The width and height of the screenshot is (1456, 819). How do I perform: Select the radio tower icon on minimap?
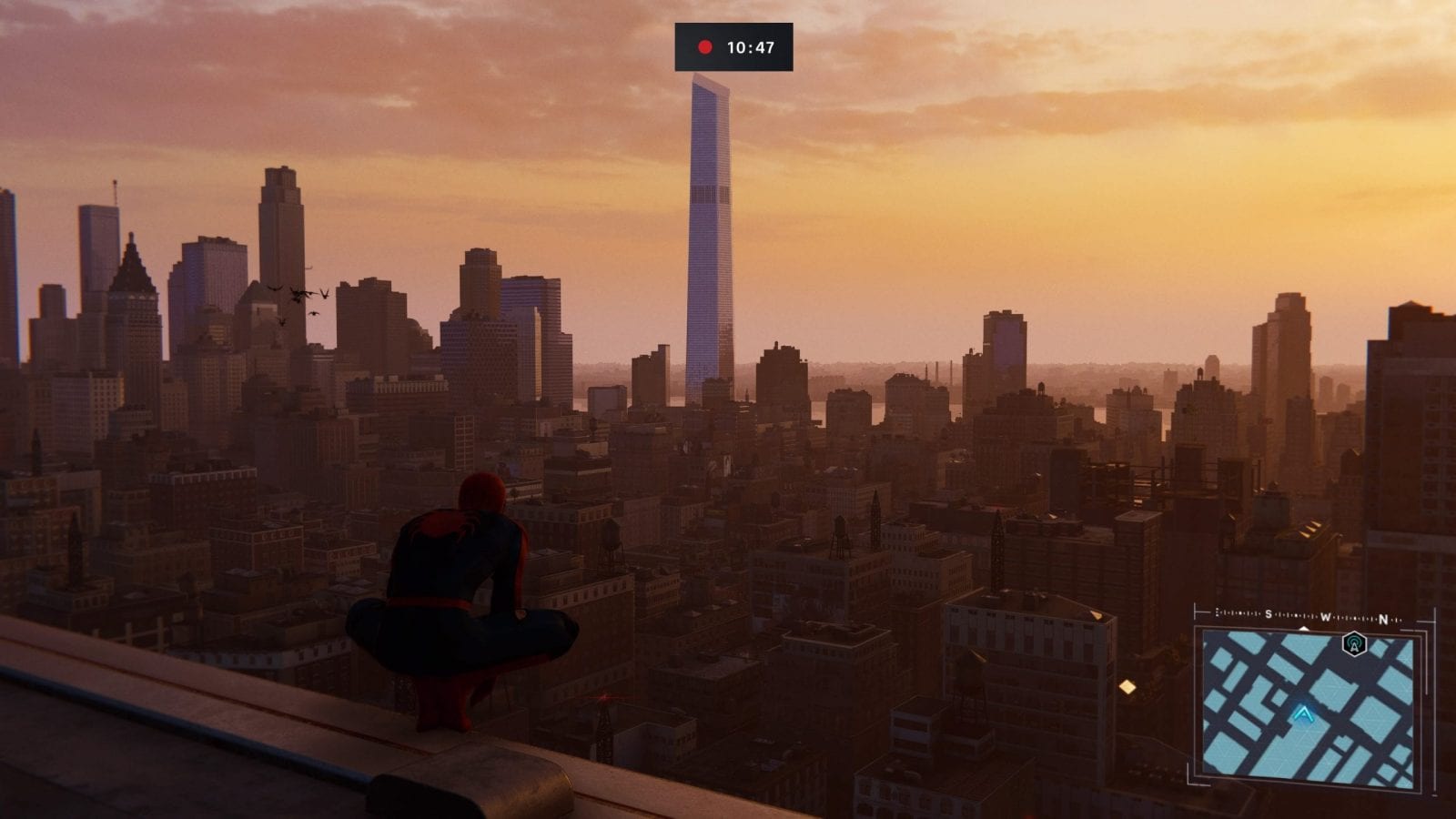click(x=1354, y=644)
